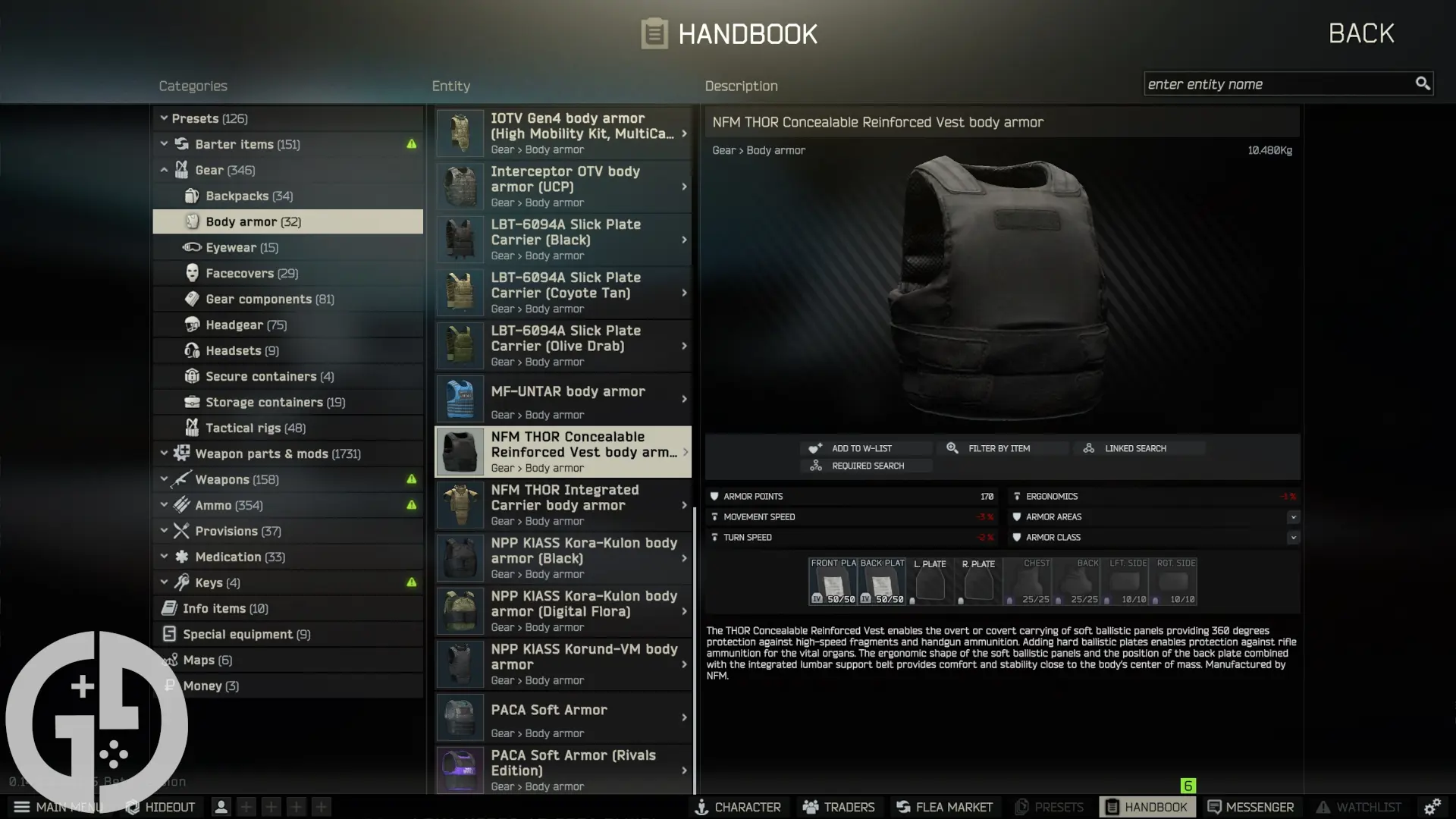Expand Weapon parts & mods category
The width and height of the screenshot is (1456, 819).
(164, 453)
